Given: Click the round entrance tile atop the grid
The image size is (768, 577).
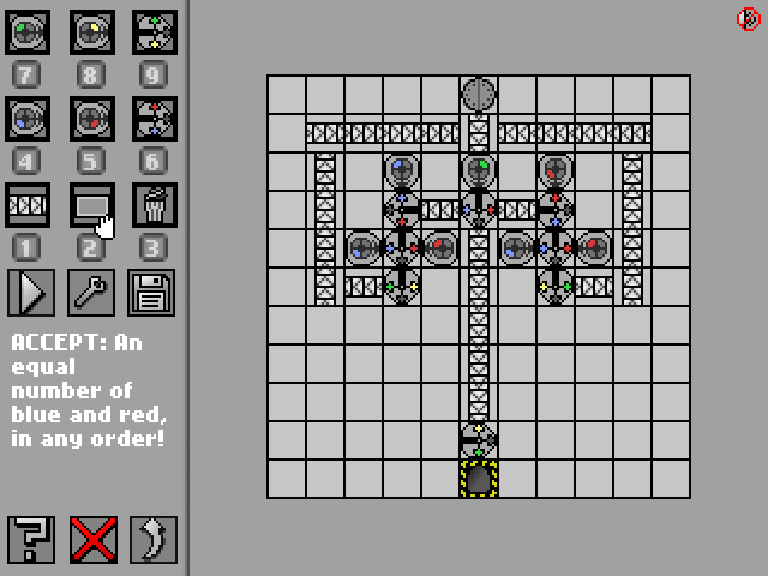Looking at the screenshot, I should point(479,95).
